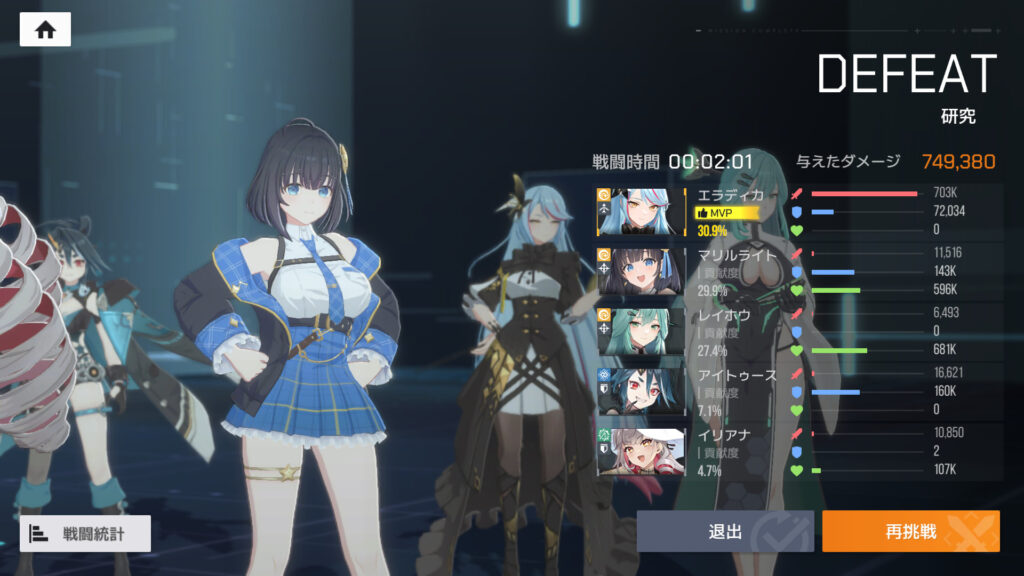Select the MVP エラディカ portrait
Image resolution: width=1024 pixels, height=576 pixels.
click(x=648, y=211)
